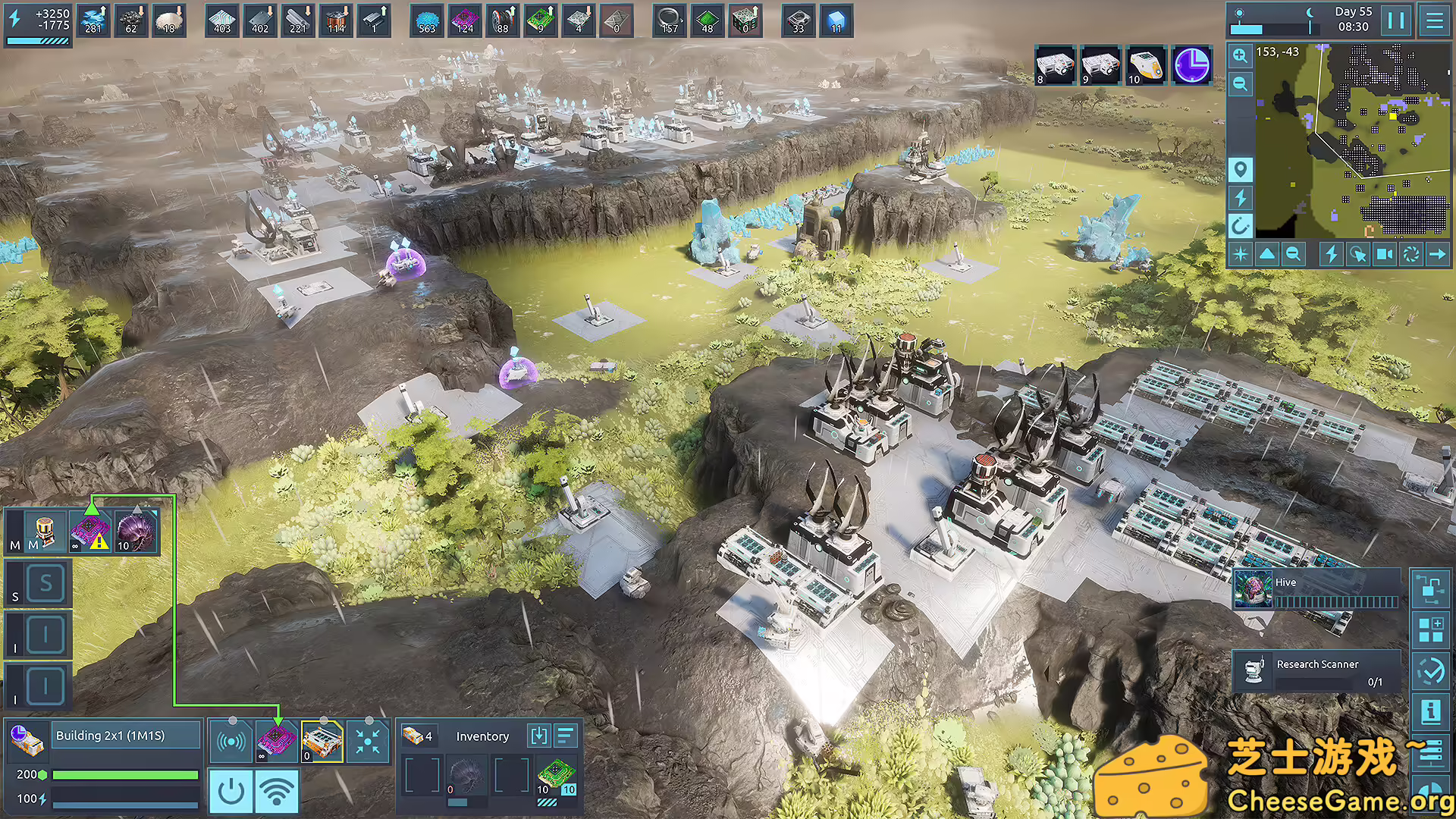Toggle power off for the selected Building 2x1
Screen dimensions: 1456x819
tap(231, 791)
